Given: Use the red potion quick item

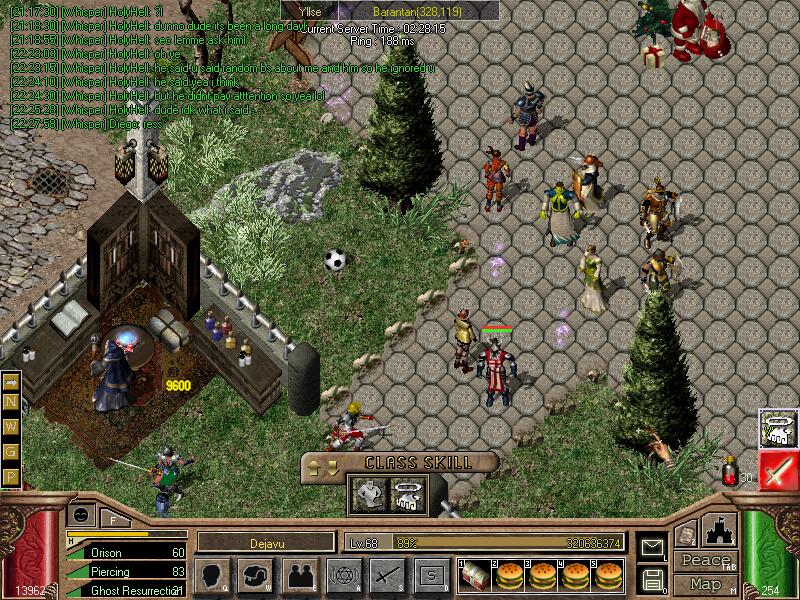Looking at the screenshot, I should 730,472.
